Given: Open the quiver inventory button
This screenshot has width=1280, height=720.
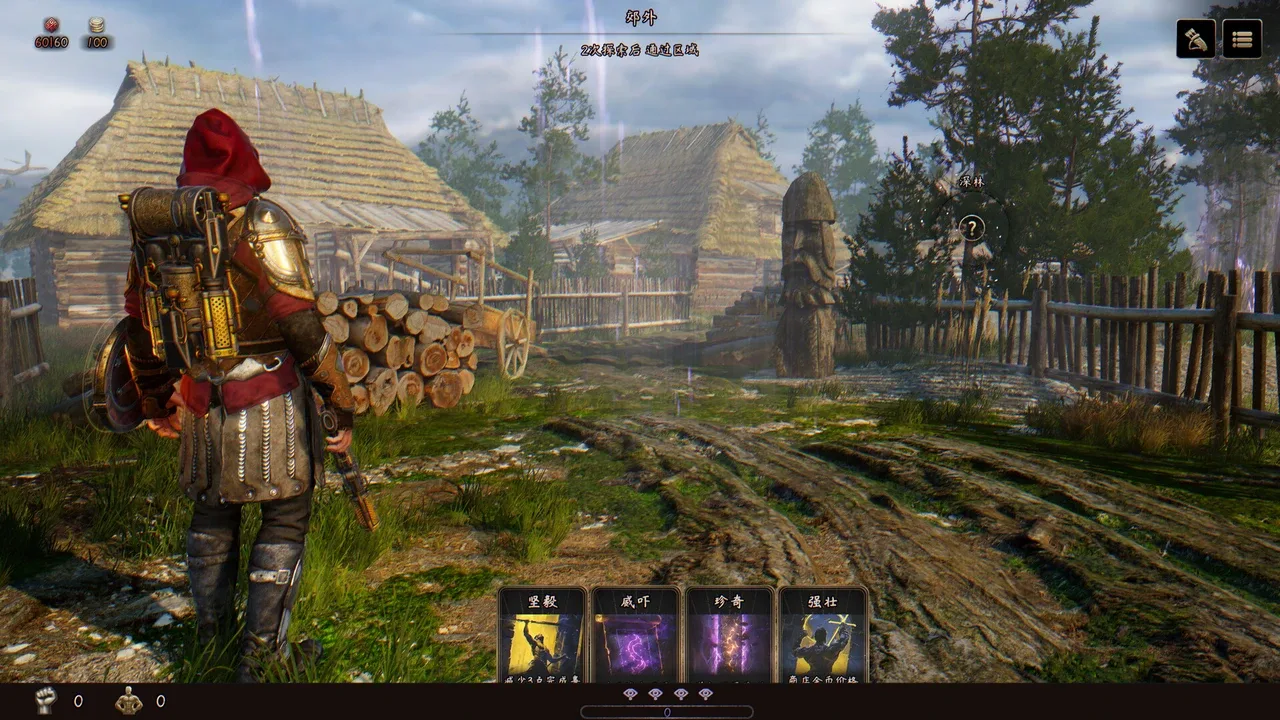Looking at the screenshot, I should coord(1196,39).
